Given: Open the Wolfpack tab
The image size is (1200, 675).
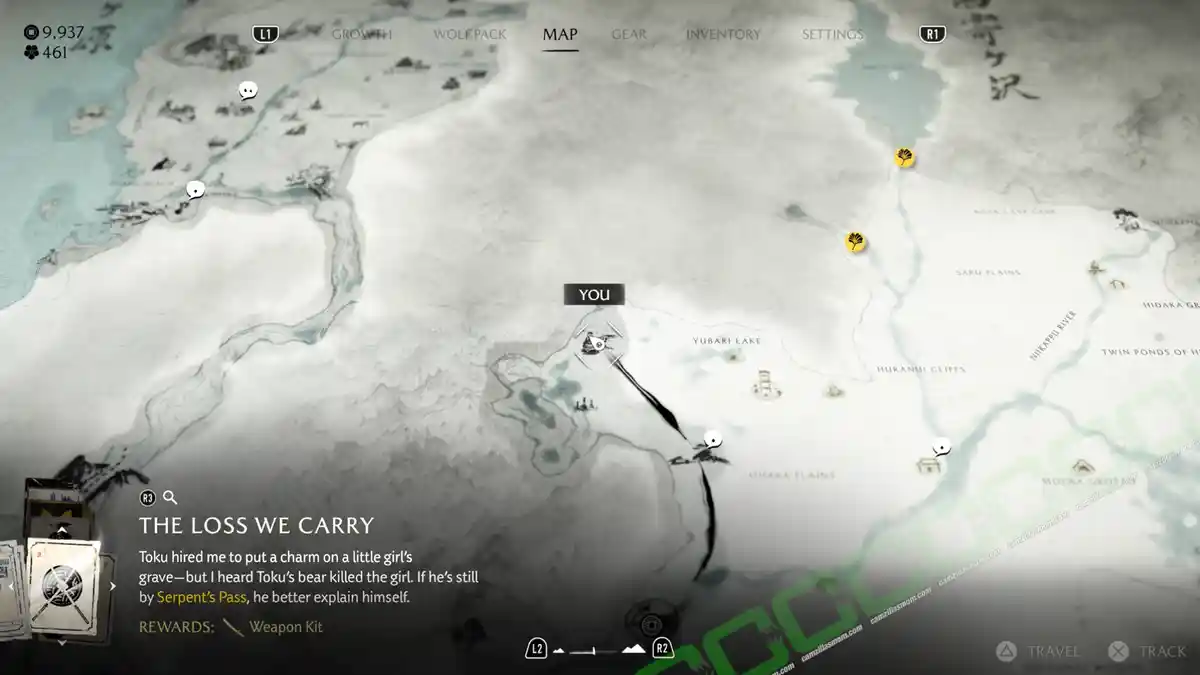Looking at the screenshot, I should pyautogui.click(x=469, y=34).
